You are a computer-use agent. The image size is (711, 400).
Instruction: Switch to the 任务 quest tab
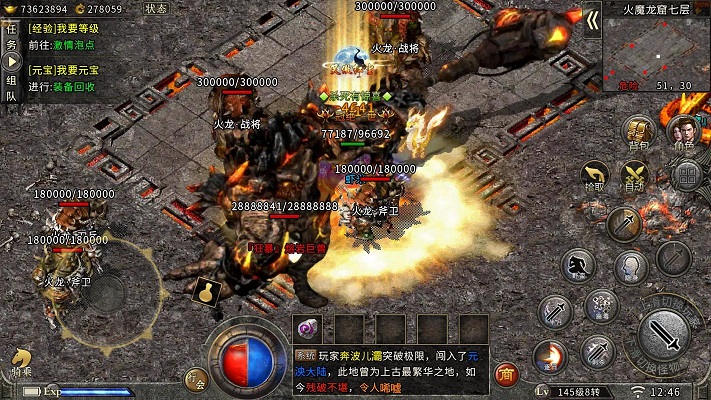pos(12,38)
